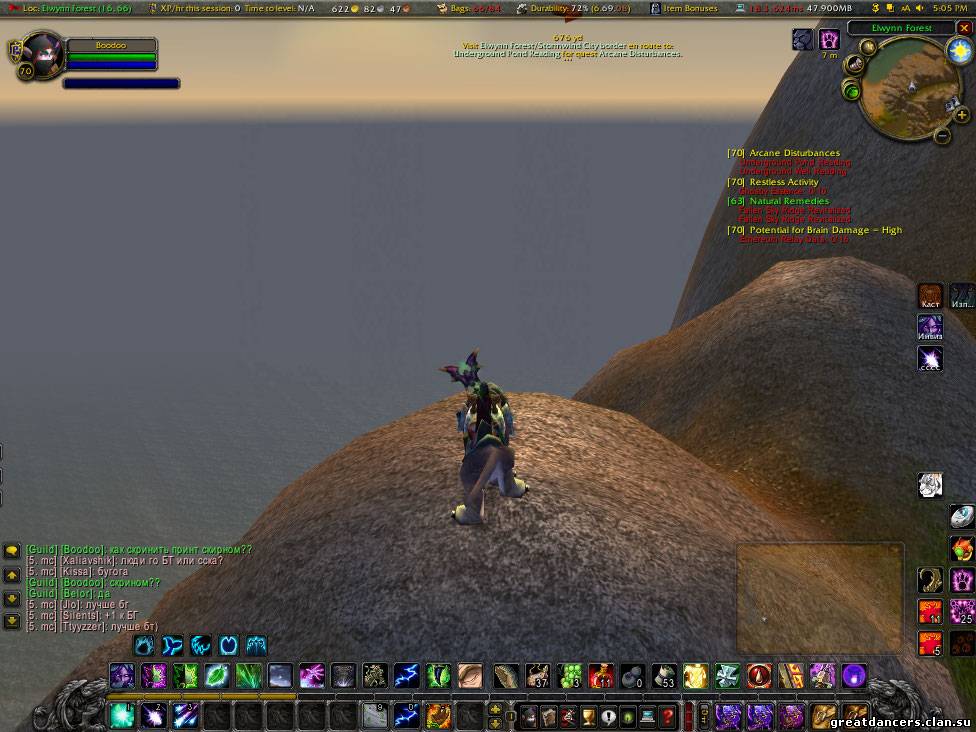Click the chat speech bubble button
The height and width of the screenshot is (732, 976).
(12, 551)
